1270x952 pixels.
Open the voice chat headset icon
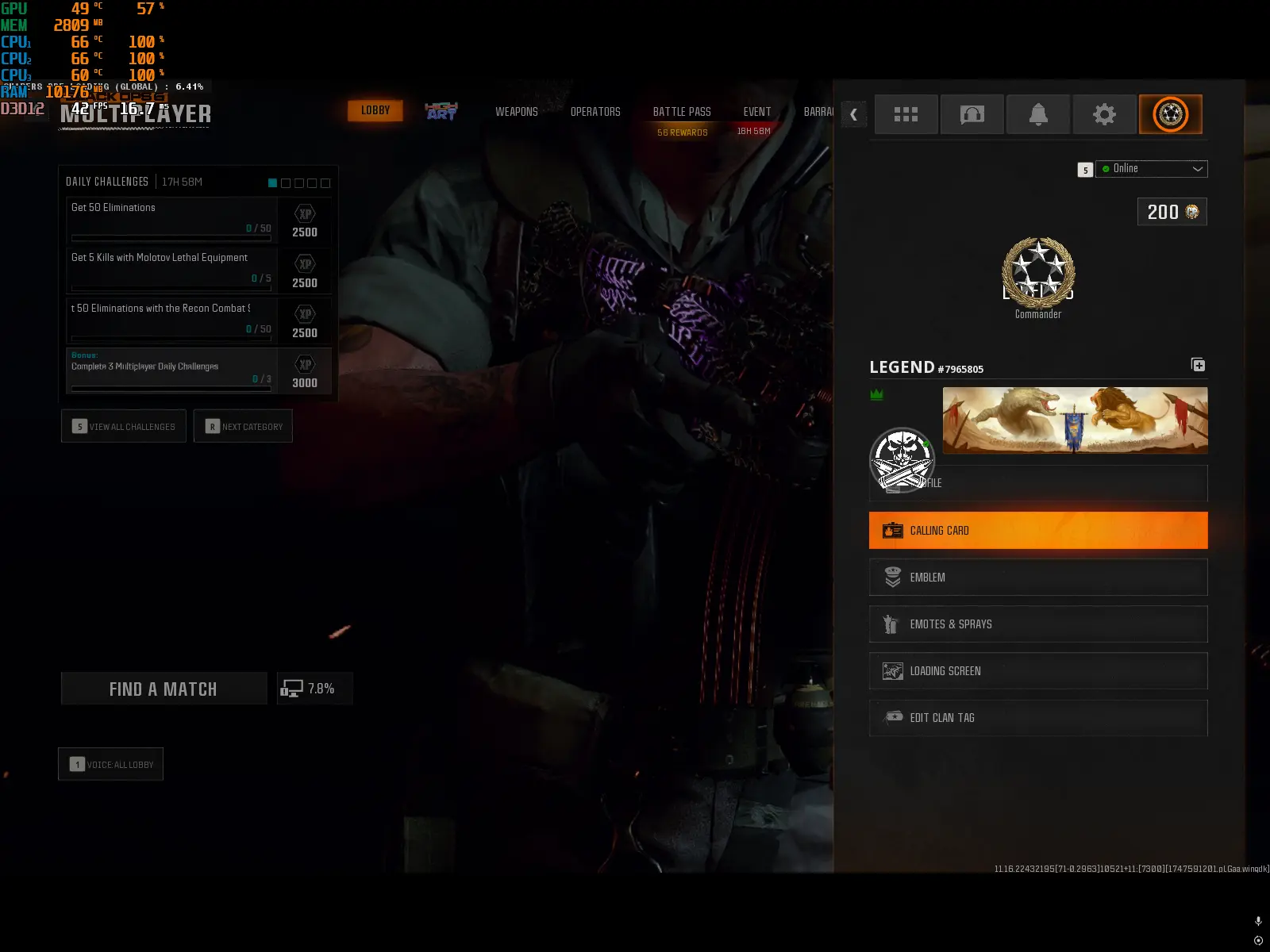coord(972,114)
